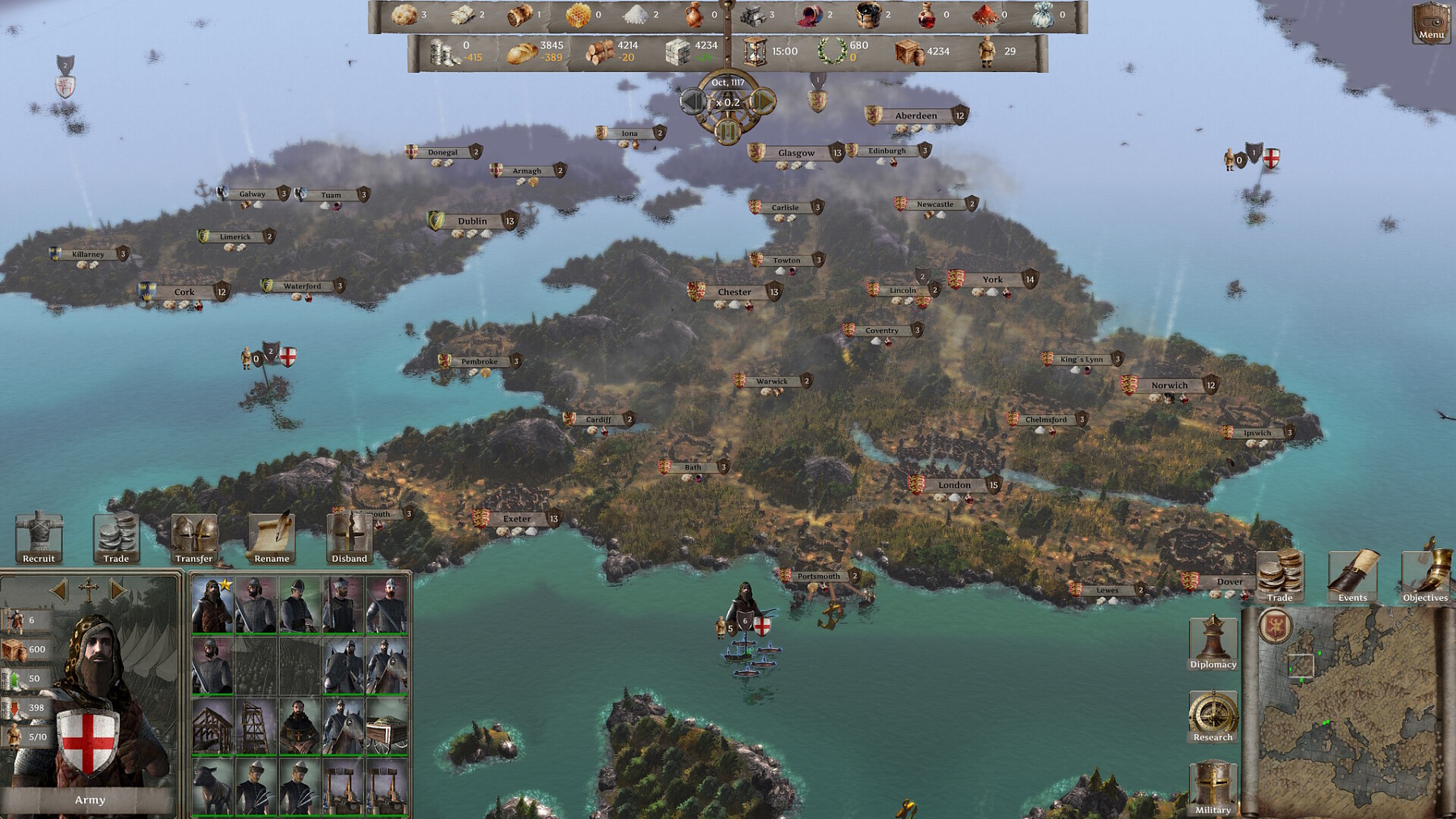The image size is (1456, 819).
Task: Open the Diplomacy screen
Action: click(1213, 643)
